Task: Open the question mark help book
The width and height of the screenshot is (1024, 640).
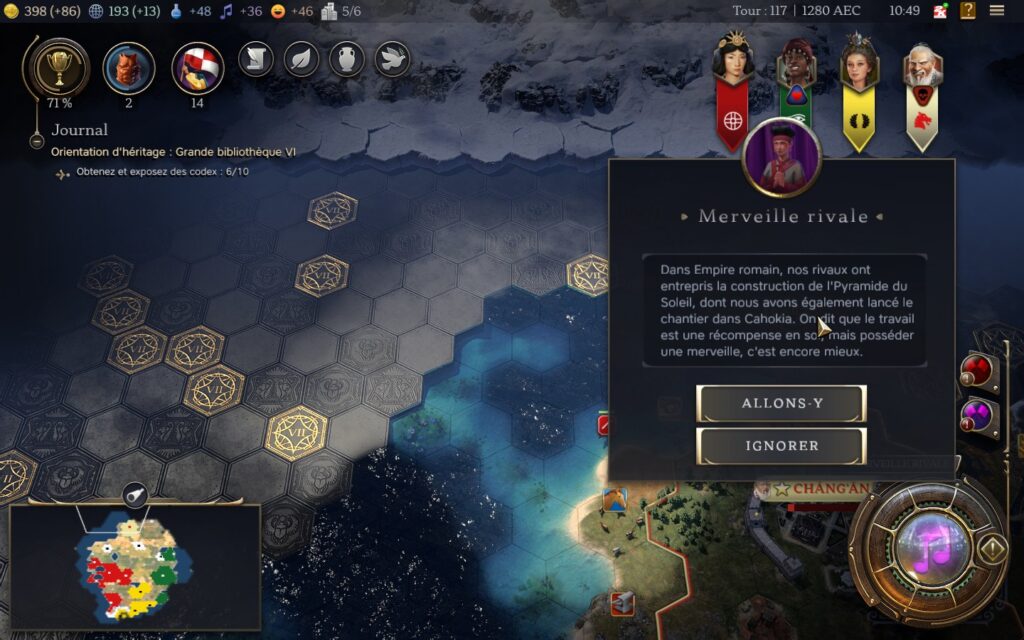Action: click(x=968, y=10)
